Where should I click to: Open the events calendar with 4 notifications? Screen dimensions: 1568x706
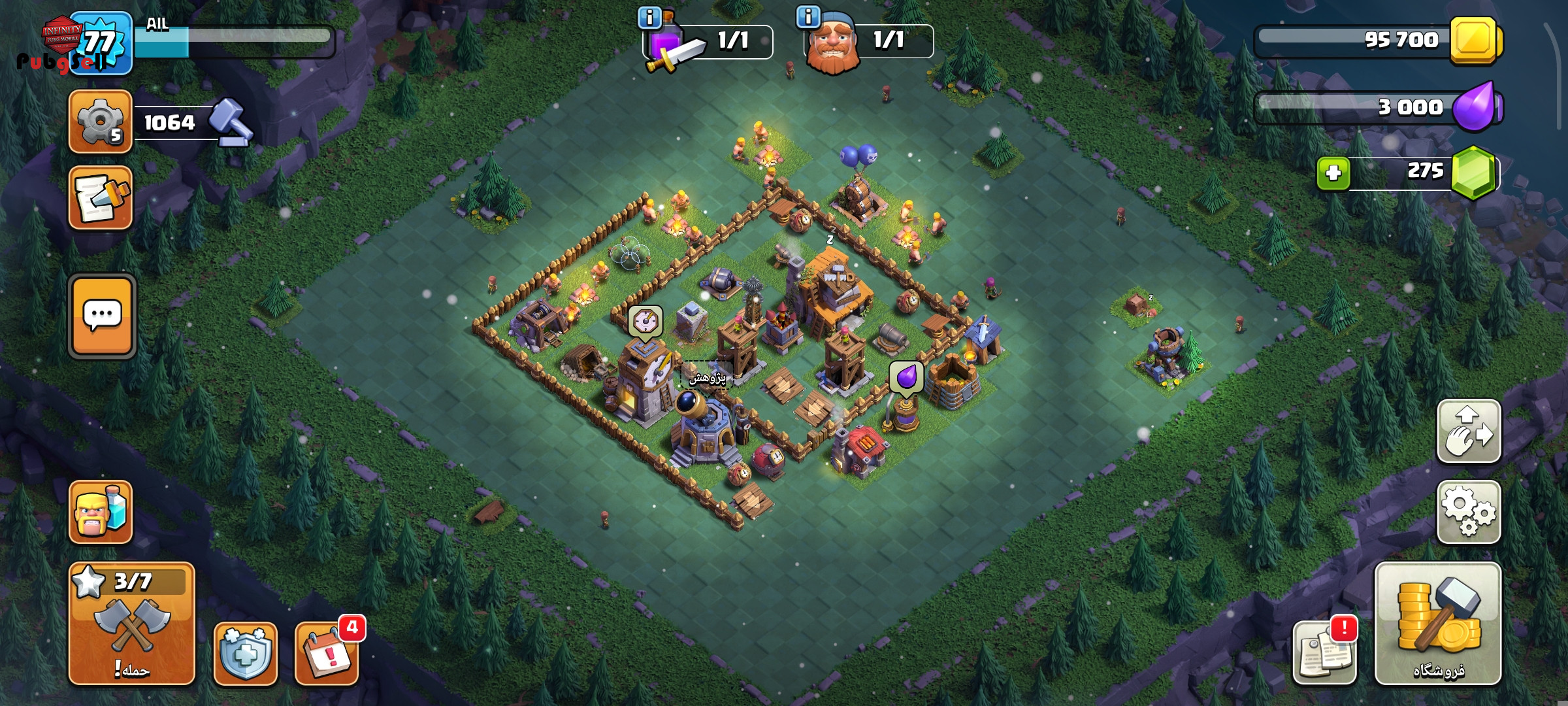point(326,654)
